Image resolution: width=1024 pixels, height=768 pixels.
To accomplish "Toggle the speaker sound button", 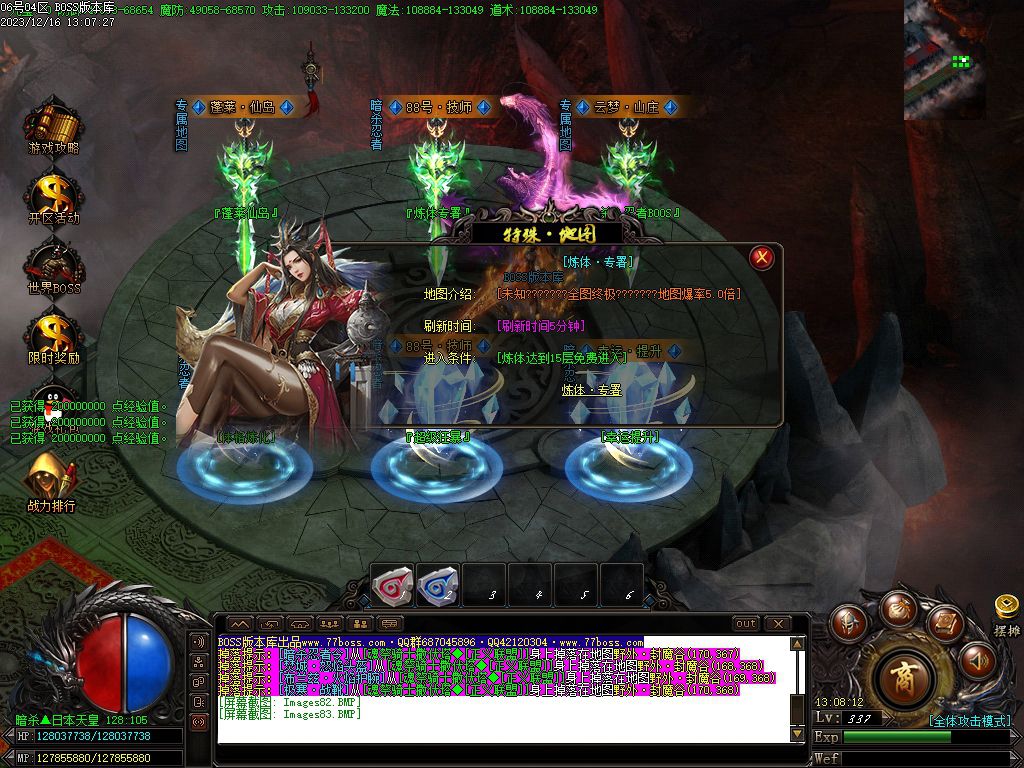I will 977,659.
